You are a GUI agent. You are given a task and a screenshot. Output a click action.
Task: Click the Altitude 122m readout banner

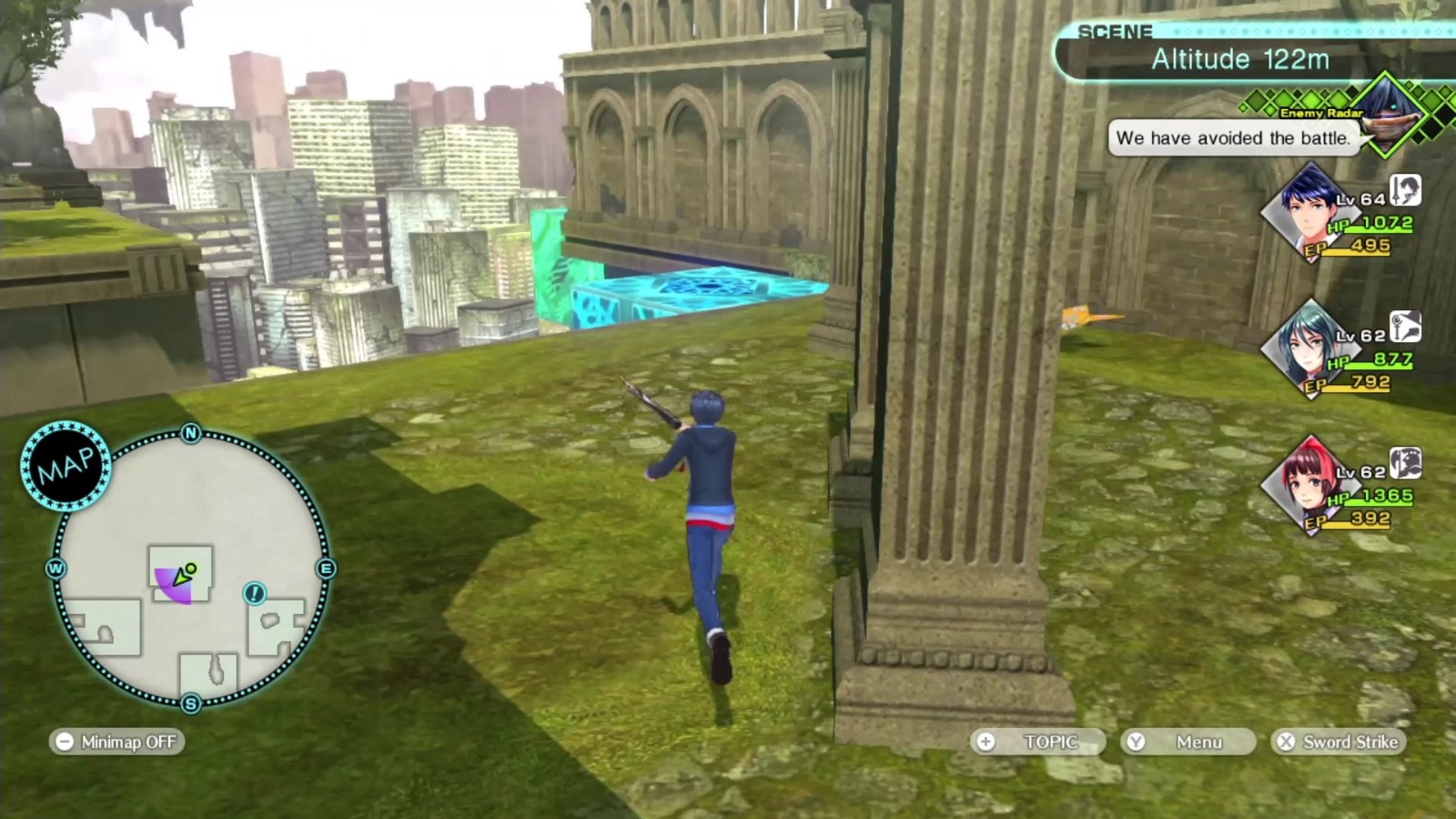(x=1240, y=60)
